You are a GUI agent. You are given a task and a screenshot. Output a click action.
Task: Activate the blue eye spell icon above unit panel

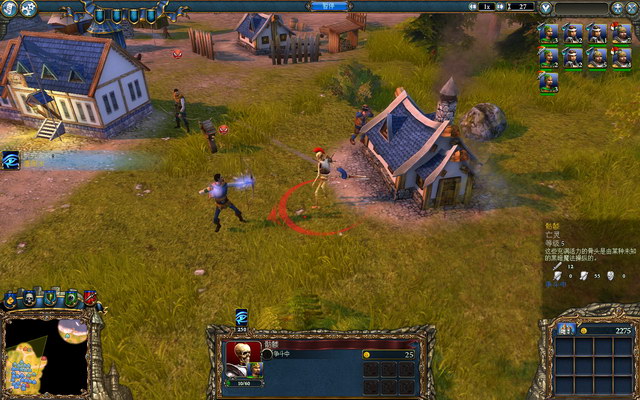(241, 316)
